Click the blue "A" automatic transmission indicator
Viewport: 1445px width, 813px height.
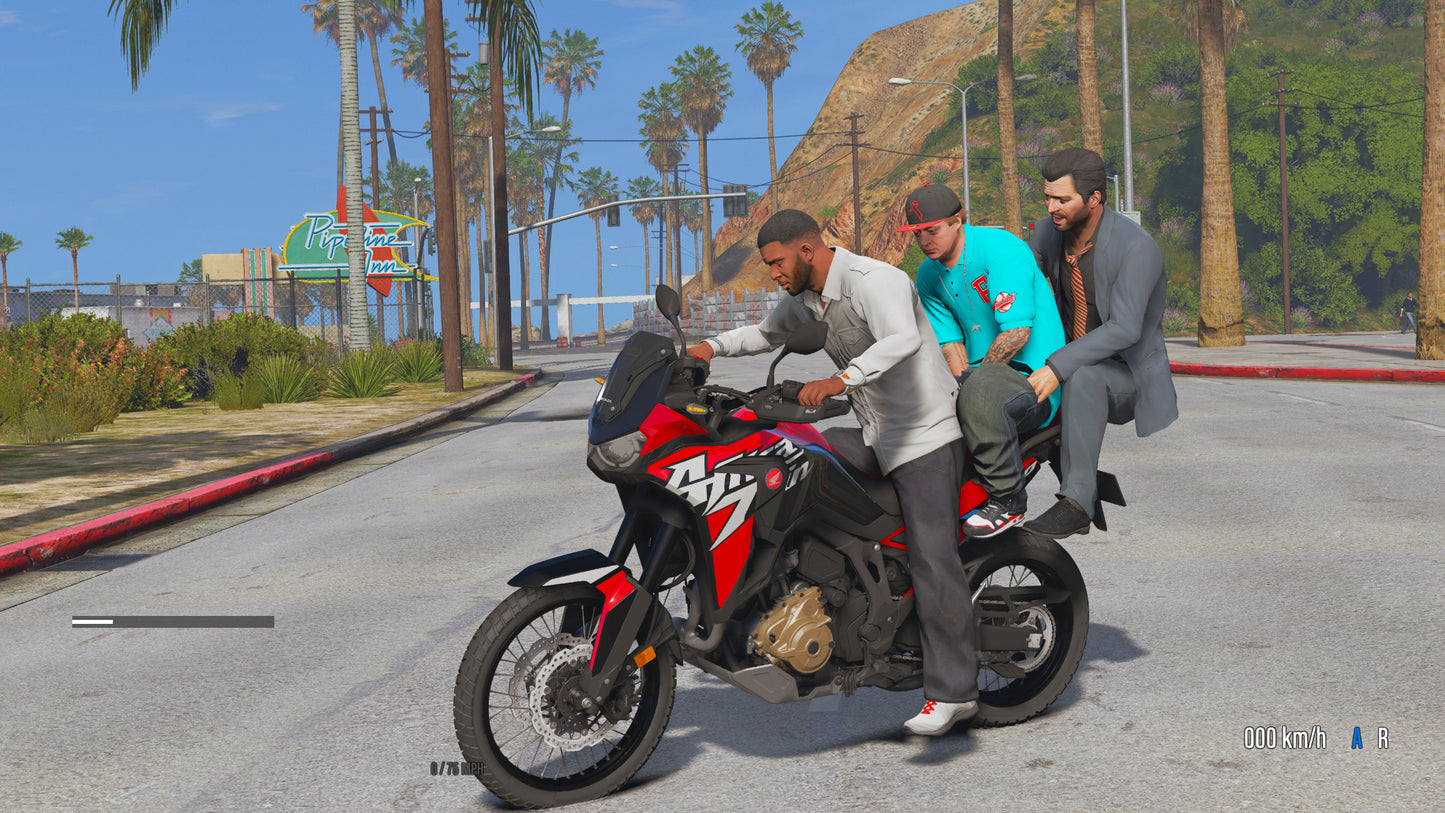[1356, 738]
